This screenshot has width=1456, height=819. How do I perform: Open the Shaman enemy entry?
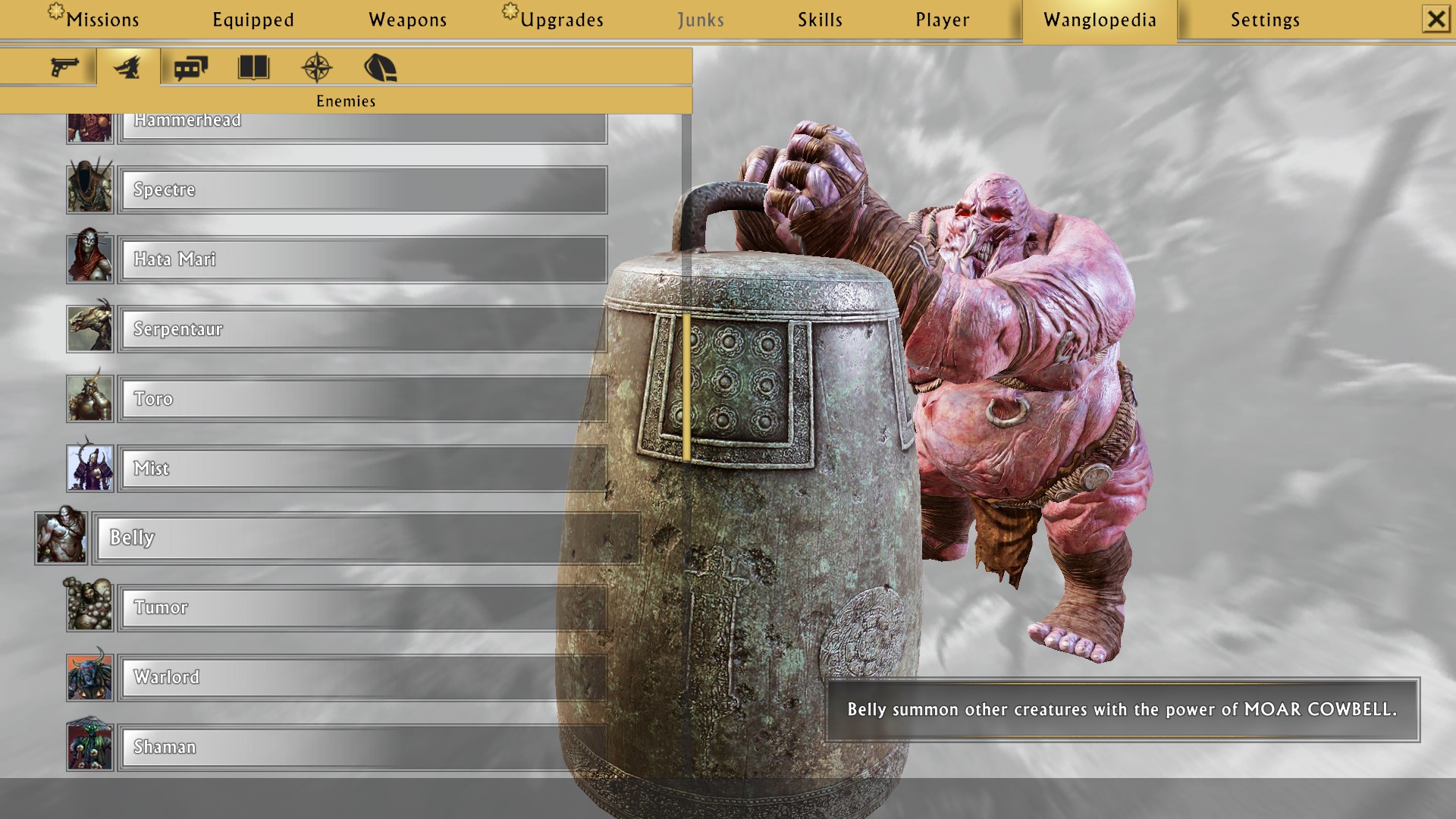(x=362, y=747)
